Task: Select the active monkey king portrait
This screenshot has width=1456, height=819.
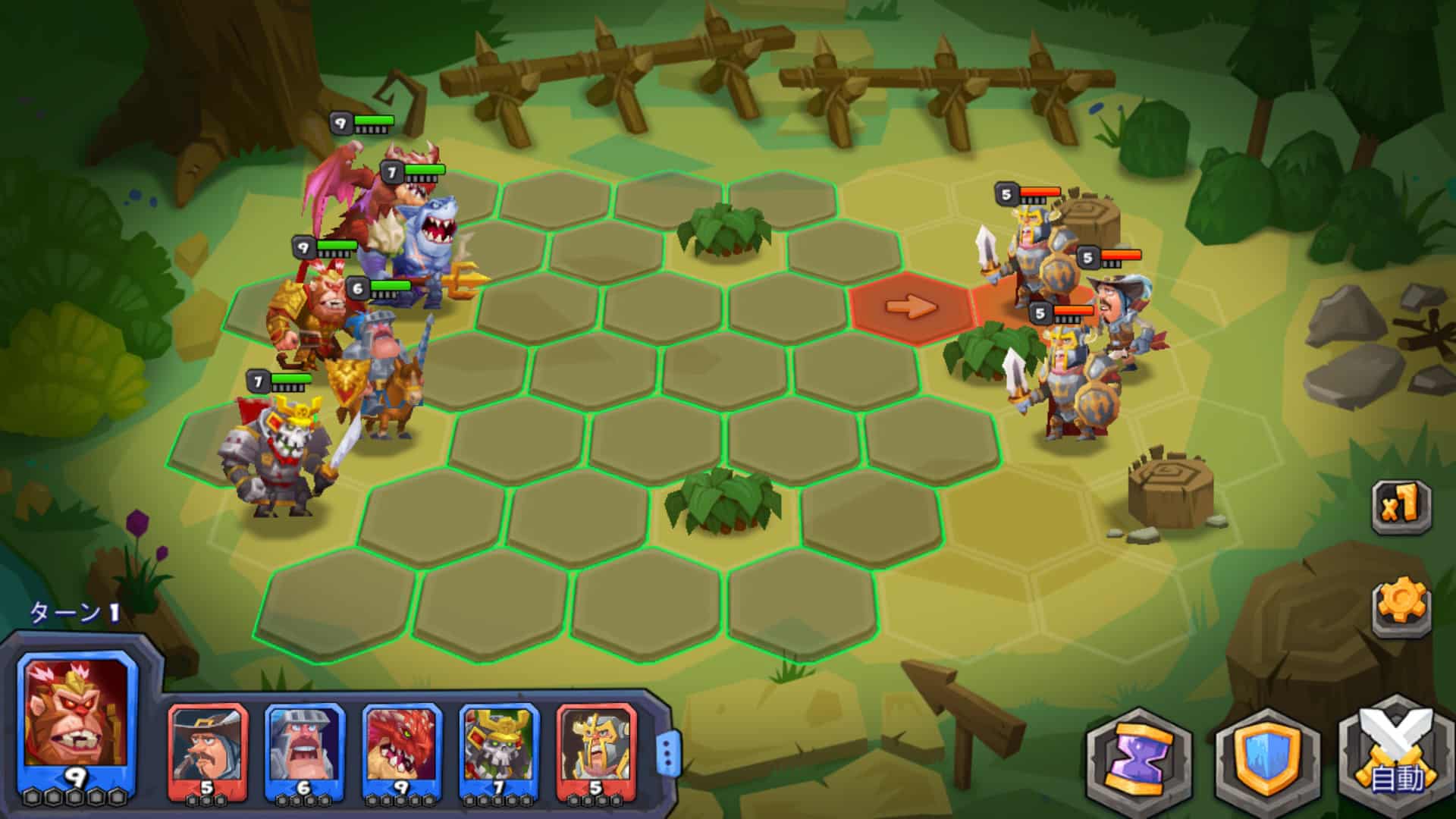Action: coord(76,717)
